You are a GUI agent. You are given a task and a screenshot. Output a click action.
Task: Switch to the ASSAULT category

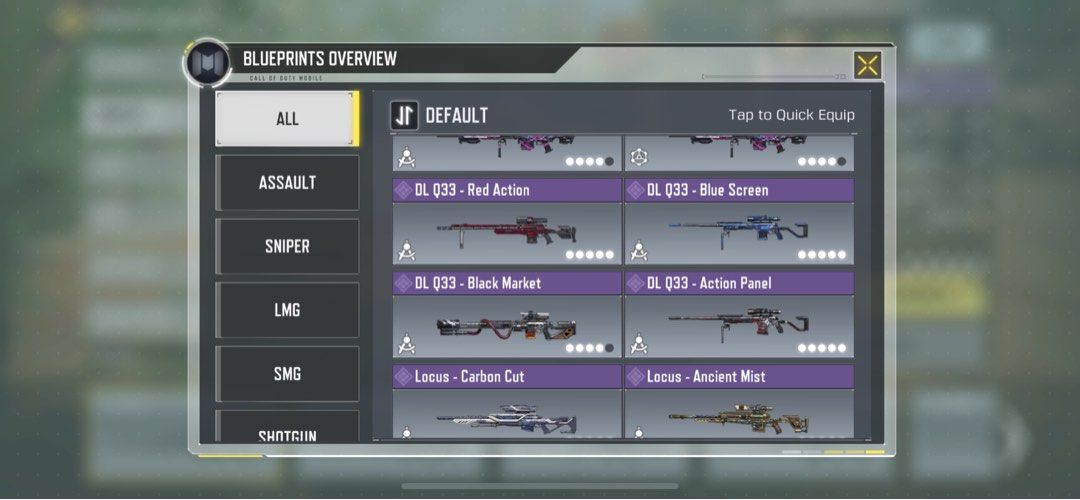(x=287, y=183)
